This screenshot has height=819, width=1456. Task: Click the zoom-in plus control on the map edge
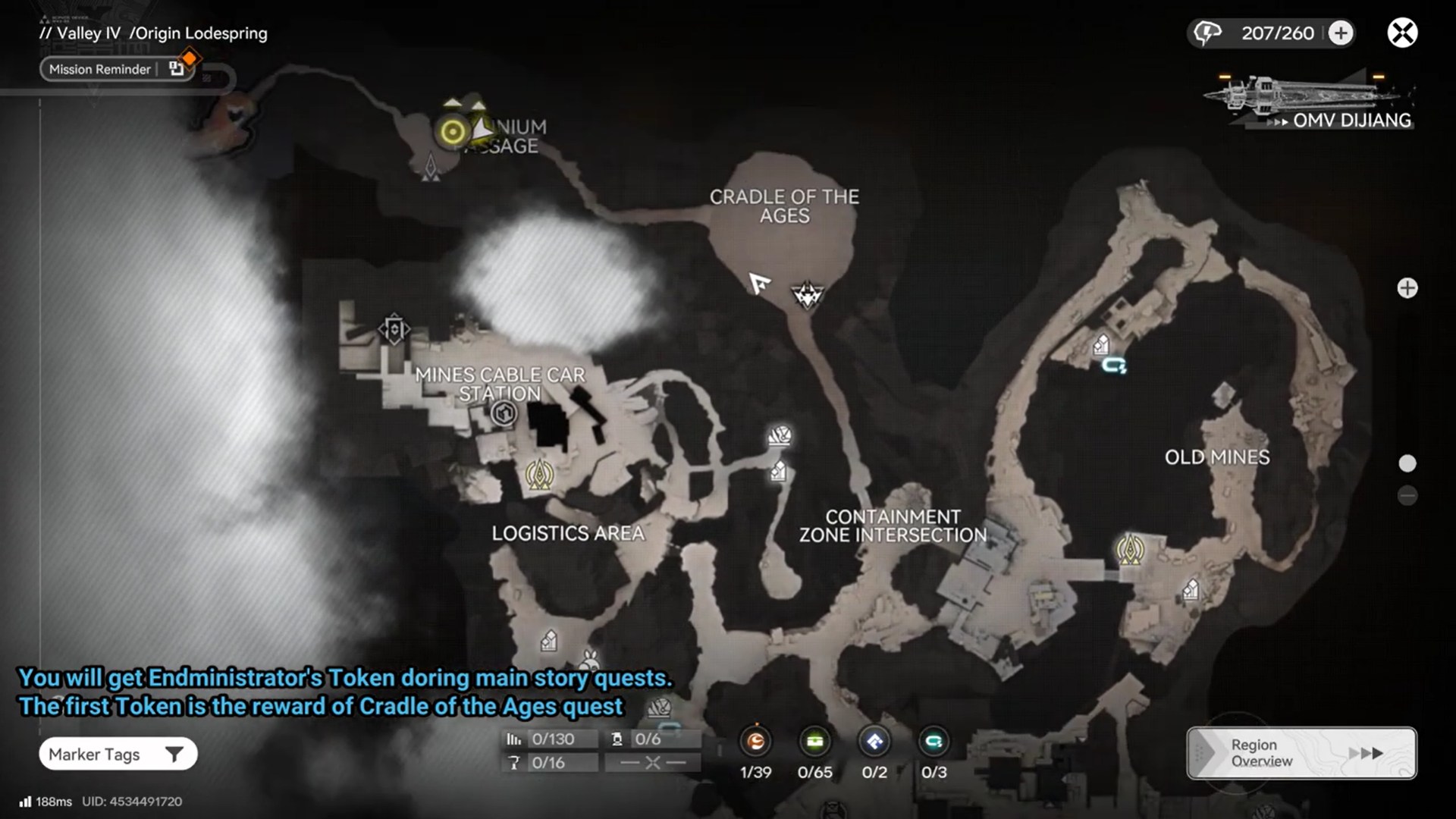[1408, 288]
